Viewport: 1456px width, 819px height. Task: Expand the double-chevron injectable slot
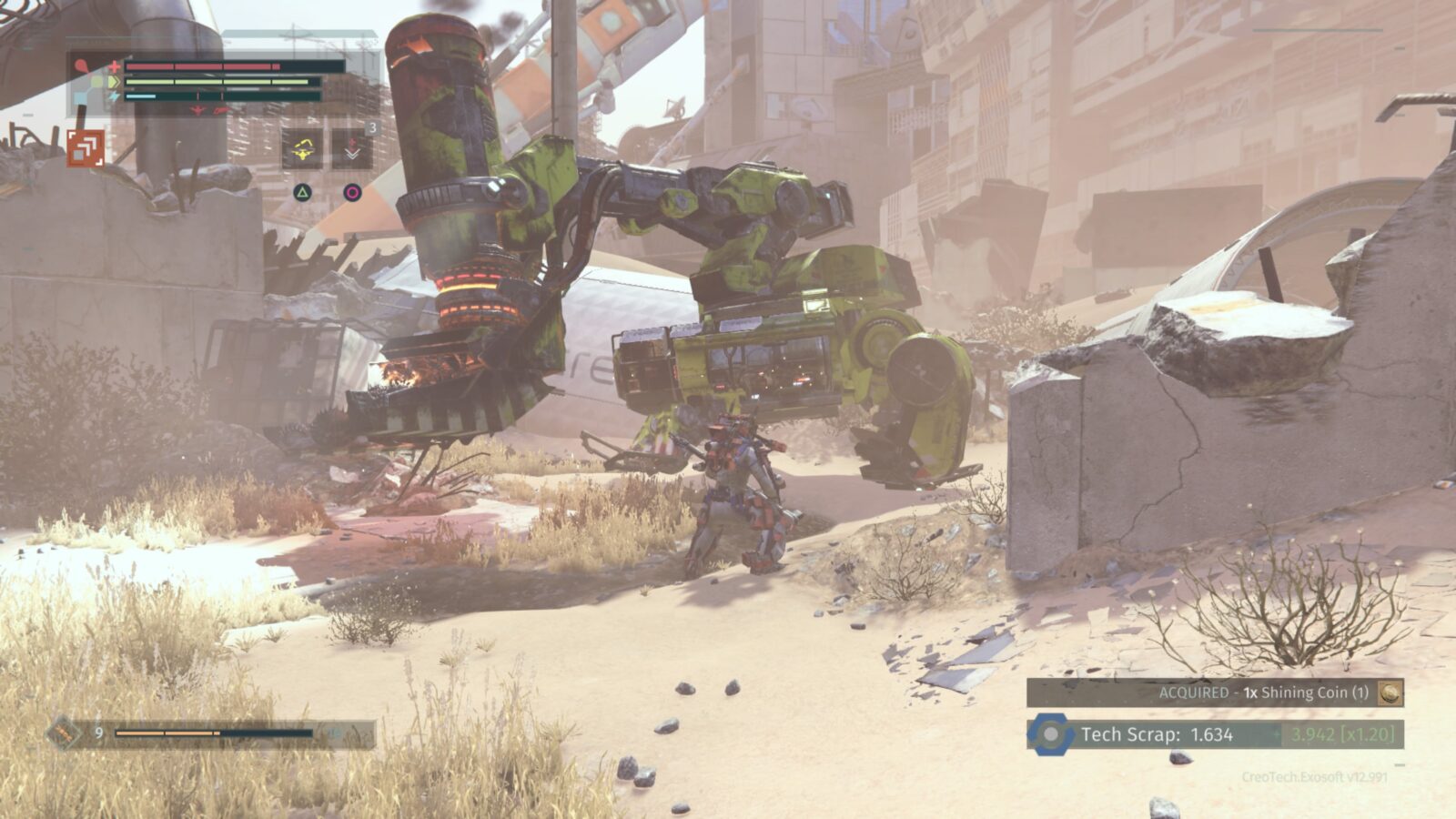pyautogui.click(x=352, y=154)
